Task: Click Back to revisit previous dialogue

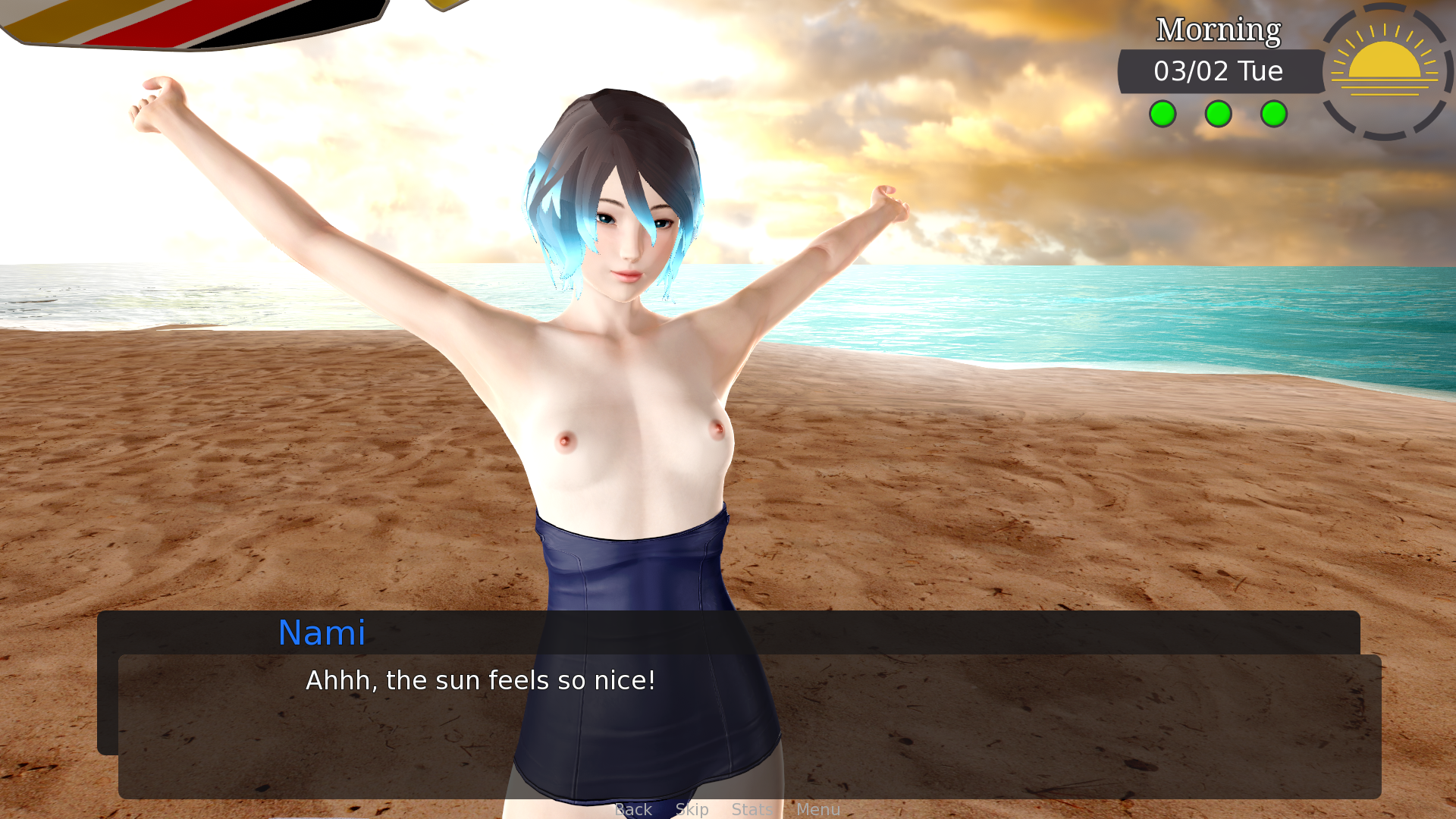Action: pos(634,810)
